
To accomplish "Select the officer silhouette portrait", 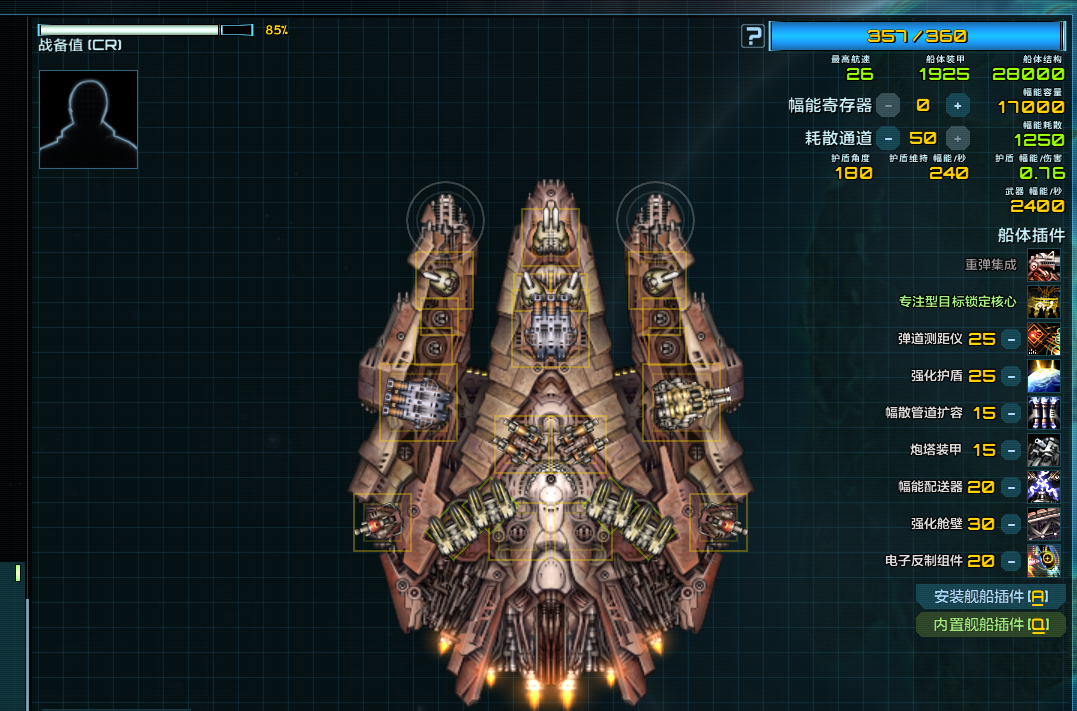I will [88, 119].
